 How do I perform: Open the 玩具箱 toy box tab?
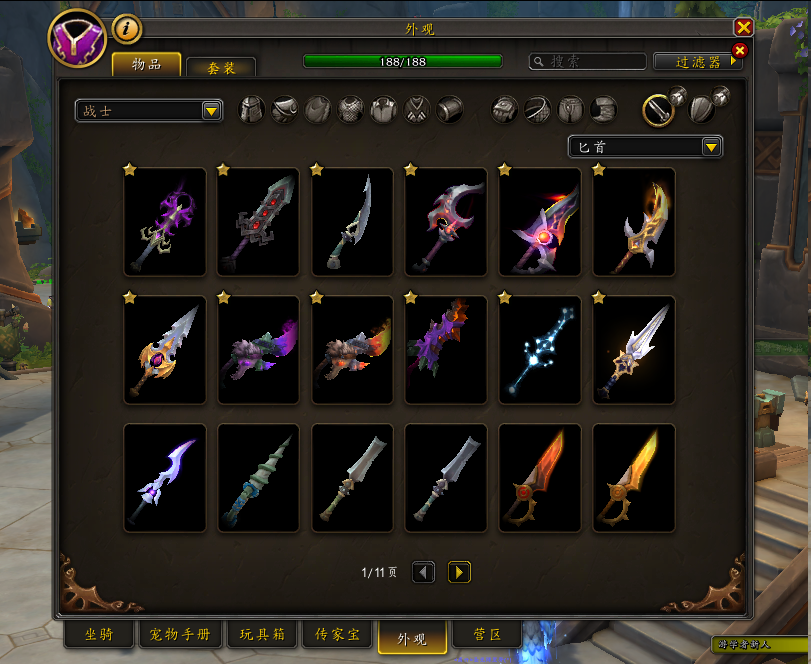point(262,635)
